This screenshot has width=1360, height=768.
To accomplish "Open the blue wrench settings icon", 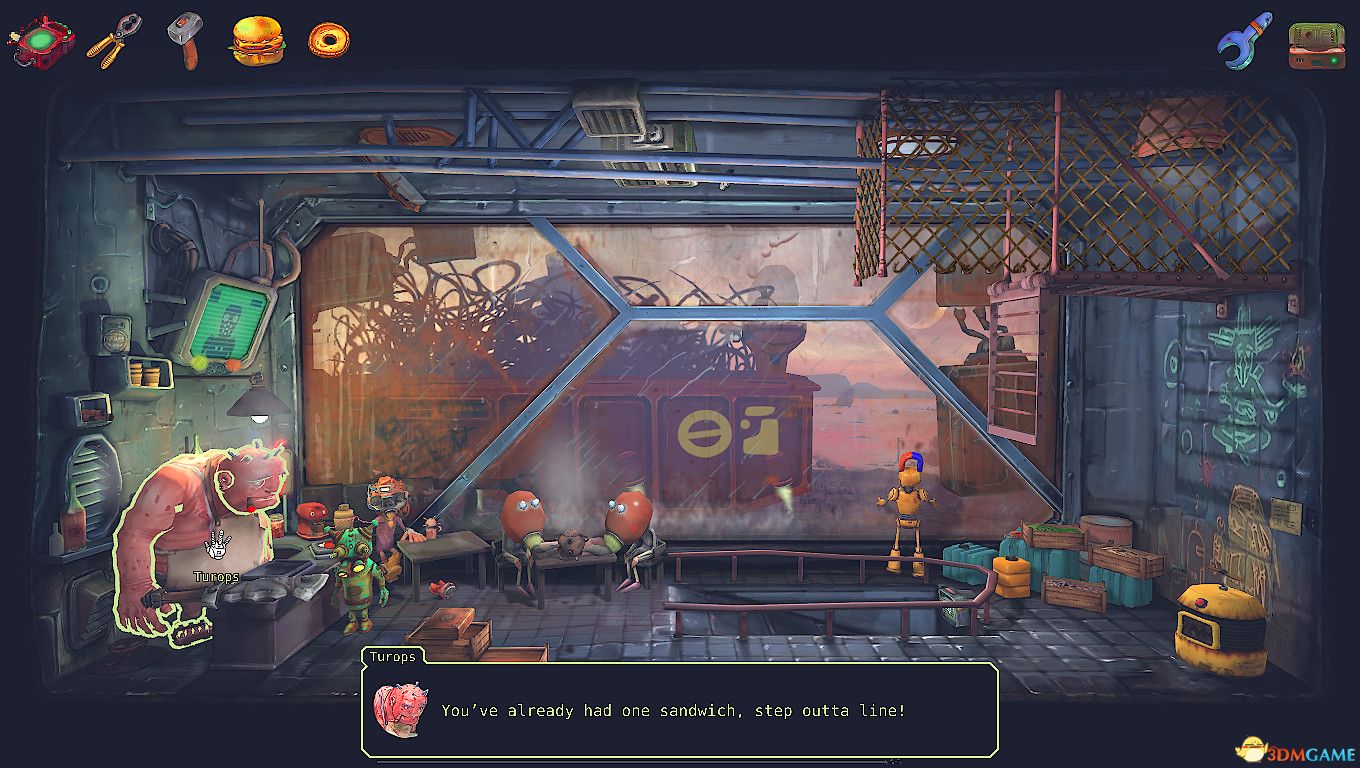I will coord(1244,41).
